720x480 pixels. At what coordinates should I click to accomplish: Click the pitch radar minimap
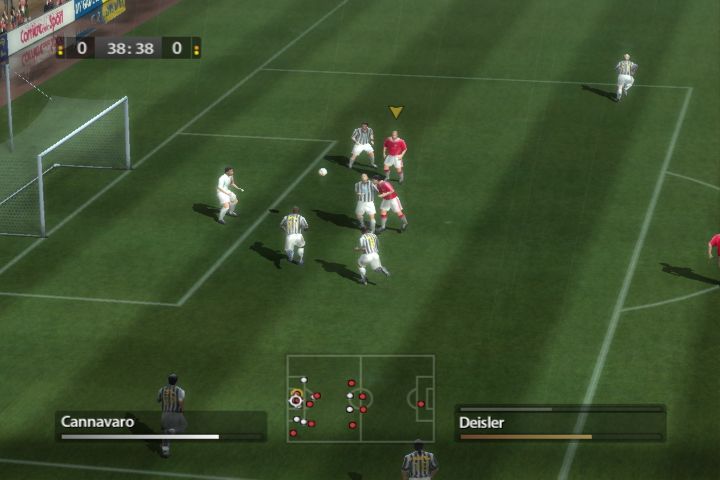pos(360,398)
